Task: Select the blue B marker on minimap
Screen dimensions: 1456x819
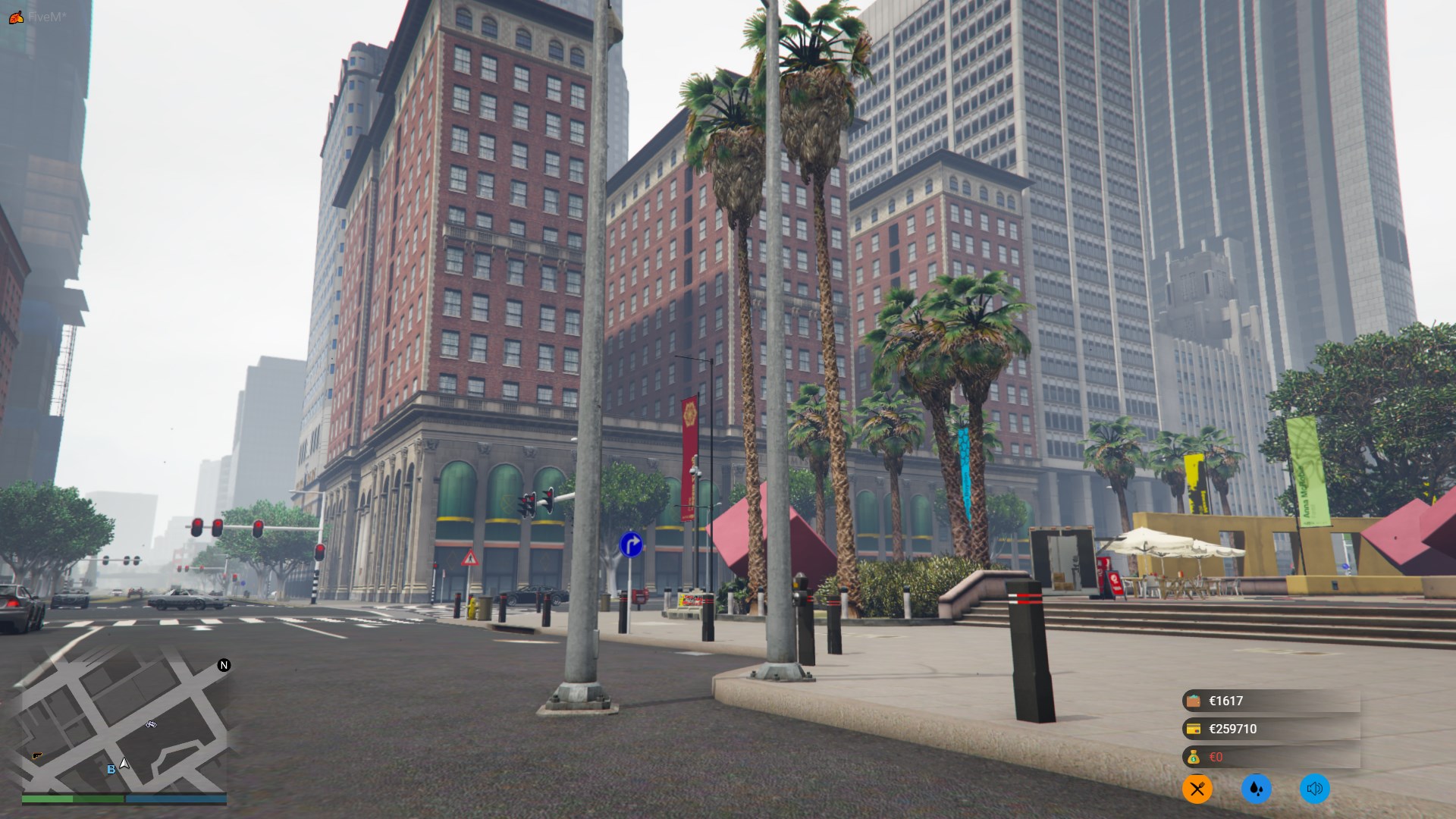Action: 111,769
